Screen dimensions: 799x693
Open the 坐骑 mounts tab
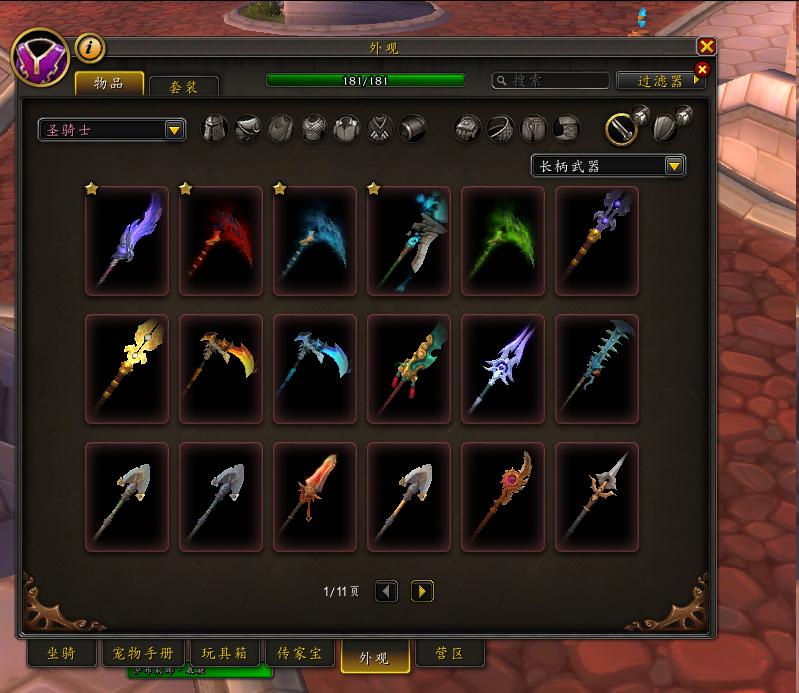click(61, 654)
